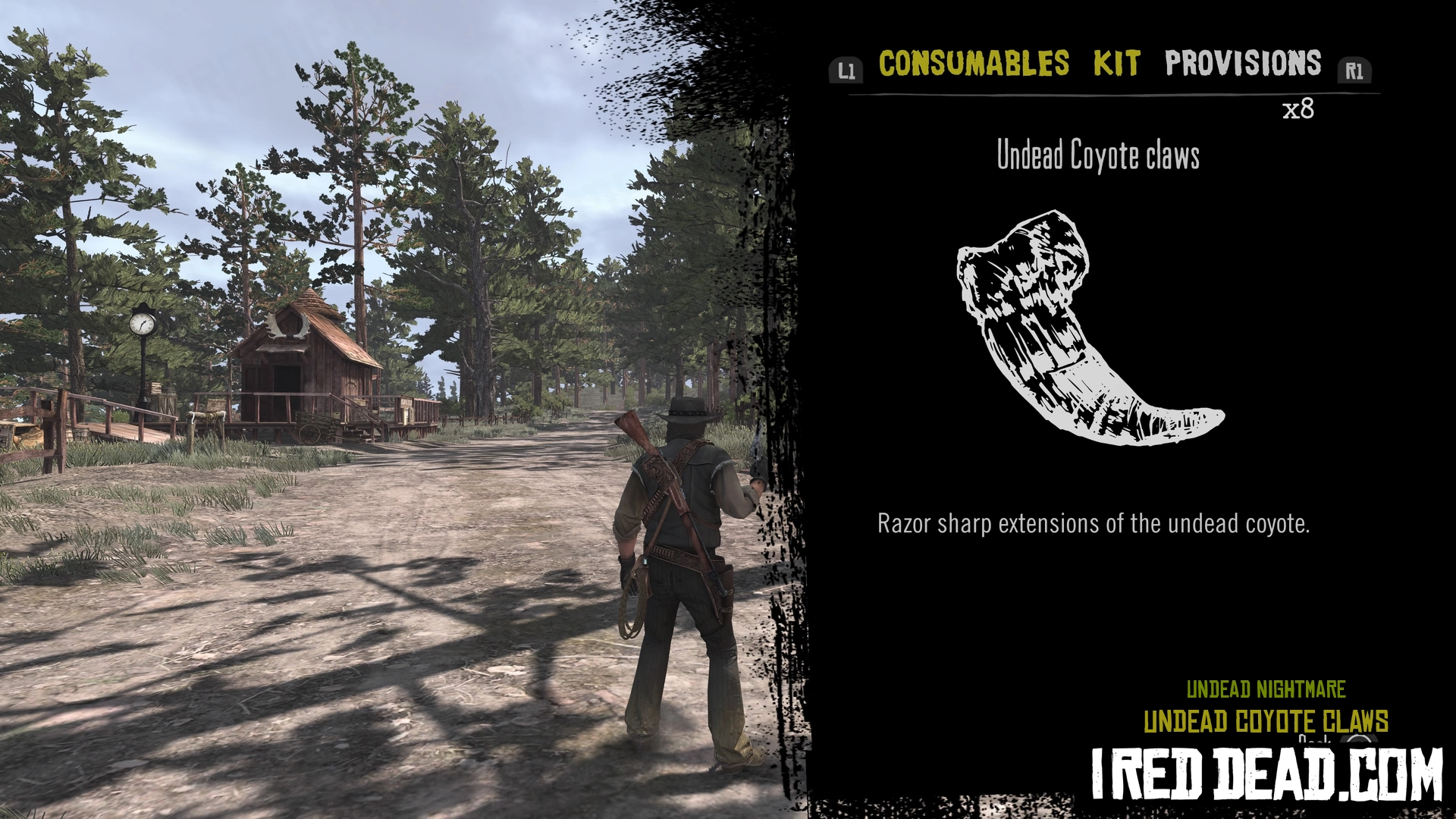Open the Kit tab

pyautogui.click(x=1116, y=64)
